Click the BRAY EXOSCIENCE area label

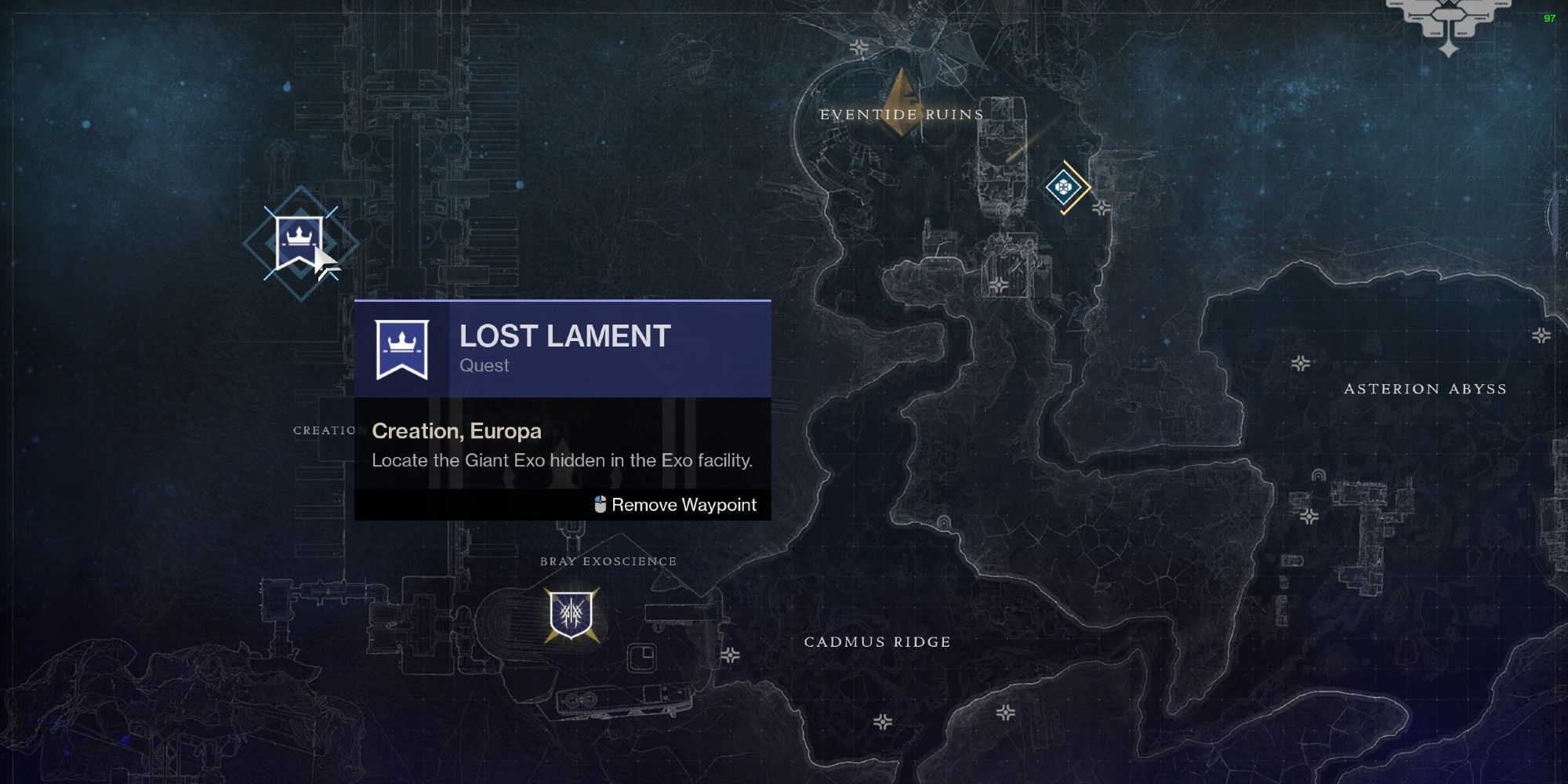608,561
